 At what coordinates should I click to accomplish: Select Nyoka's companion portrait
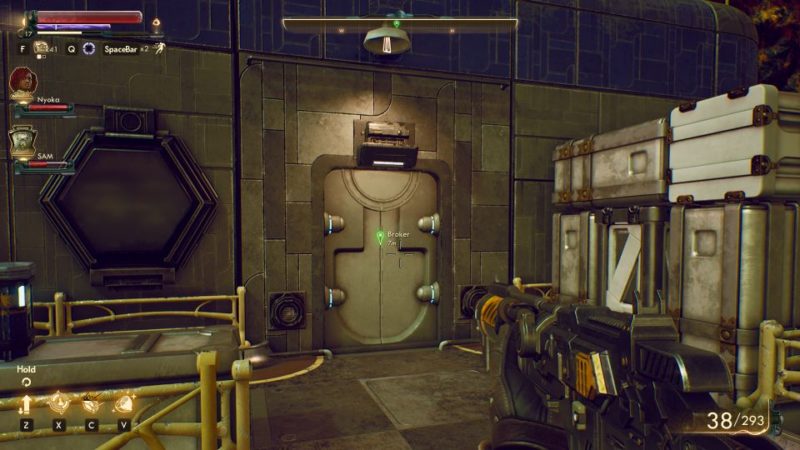pyautogui.click(x=22, y=82)
